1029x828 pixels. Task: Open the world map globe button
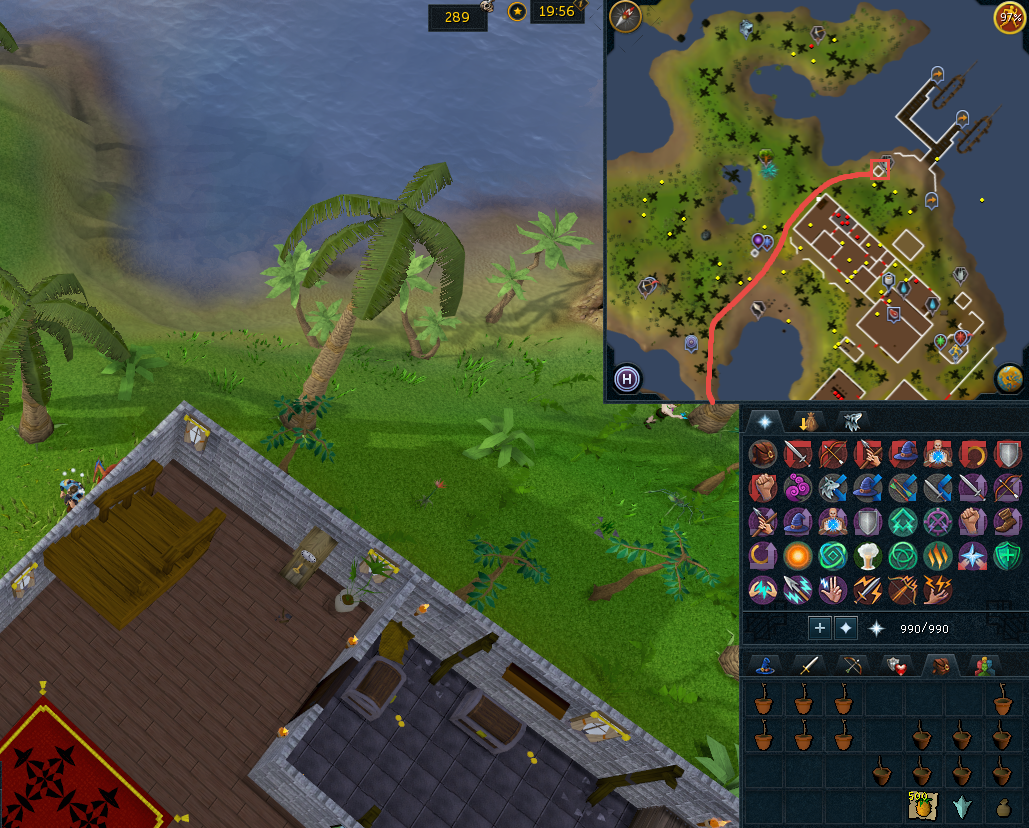pyautogui.click(x=1009, y=379)
